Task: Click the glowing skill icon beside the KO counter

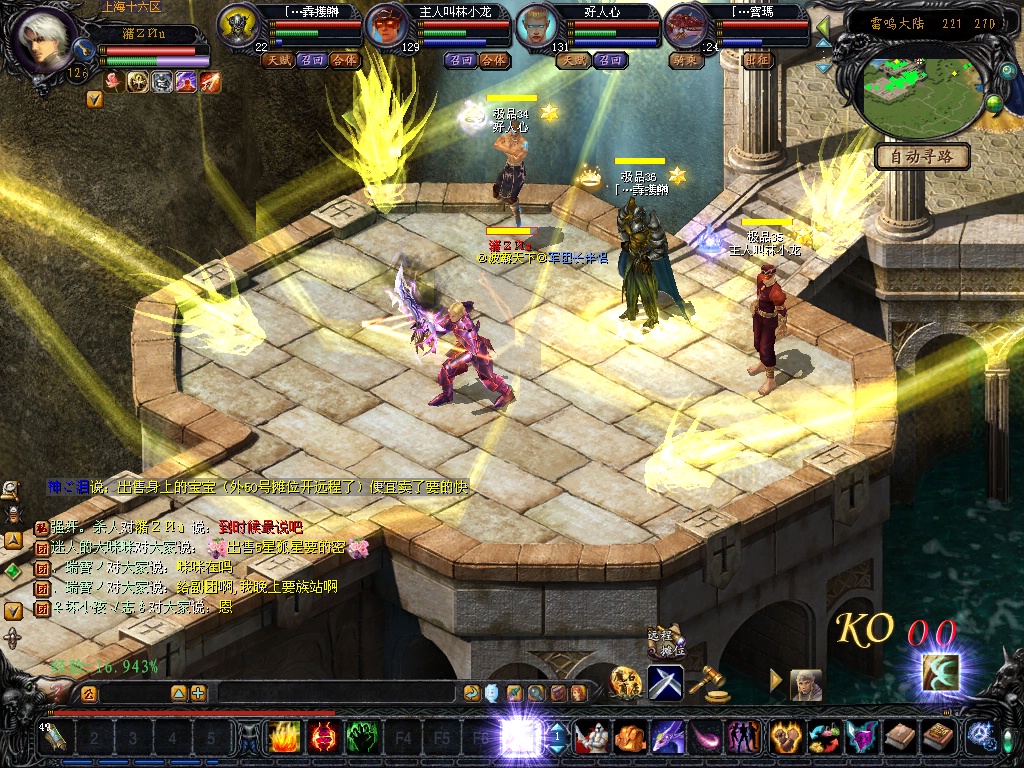Action: pos(939,672)
